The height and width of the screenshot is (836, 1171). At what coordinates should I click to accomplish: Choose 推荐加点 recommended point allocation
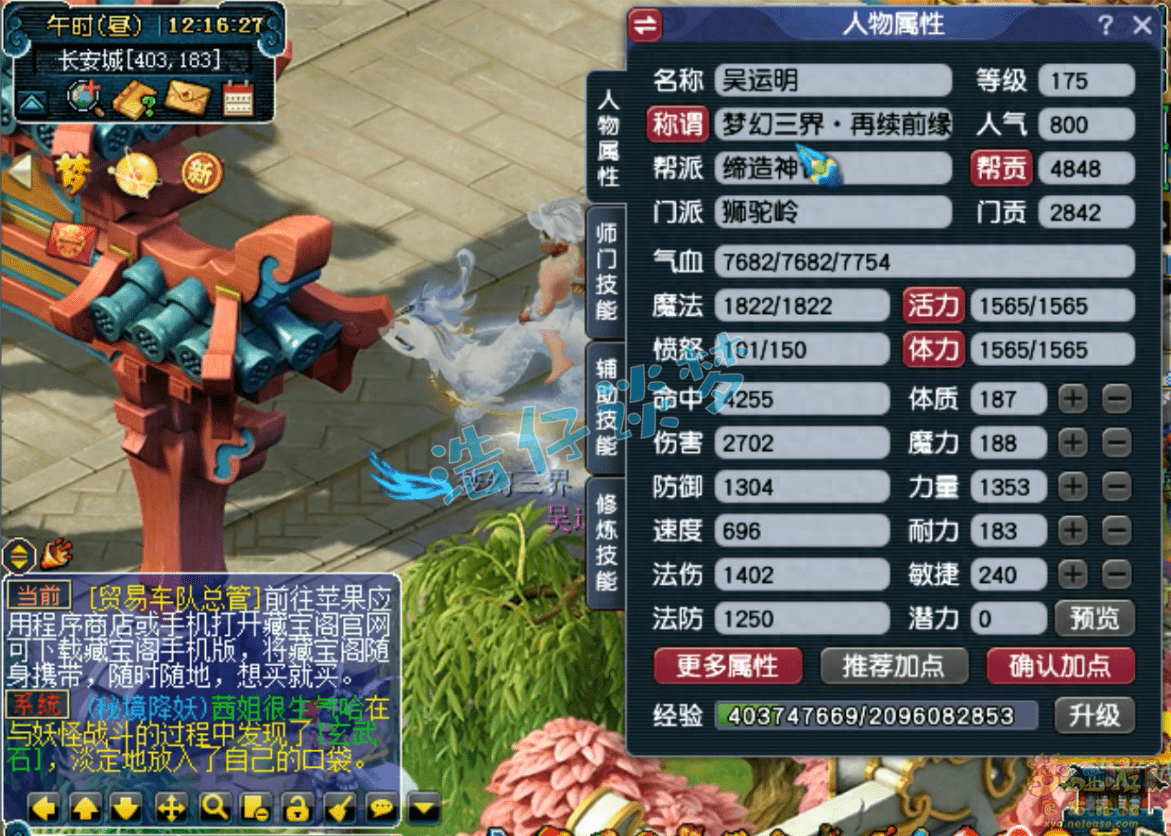click(894, 665)
